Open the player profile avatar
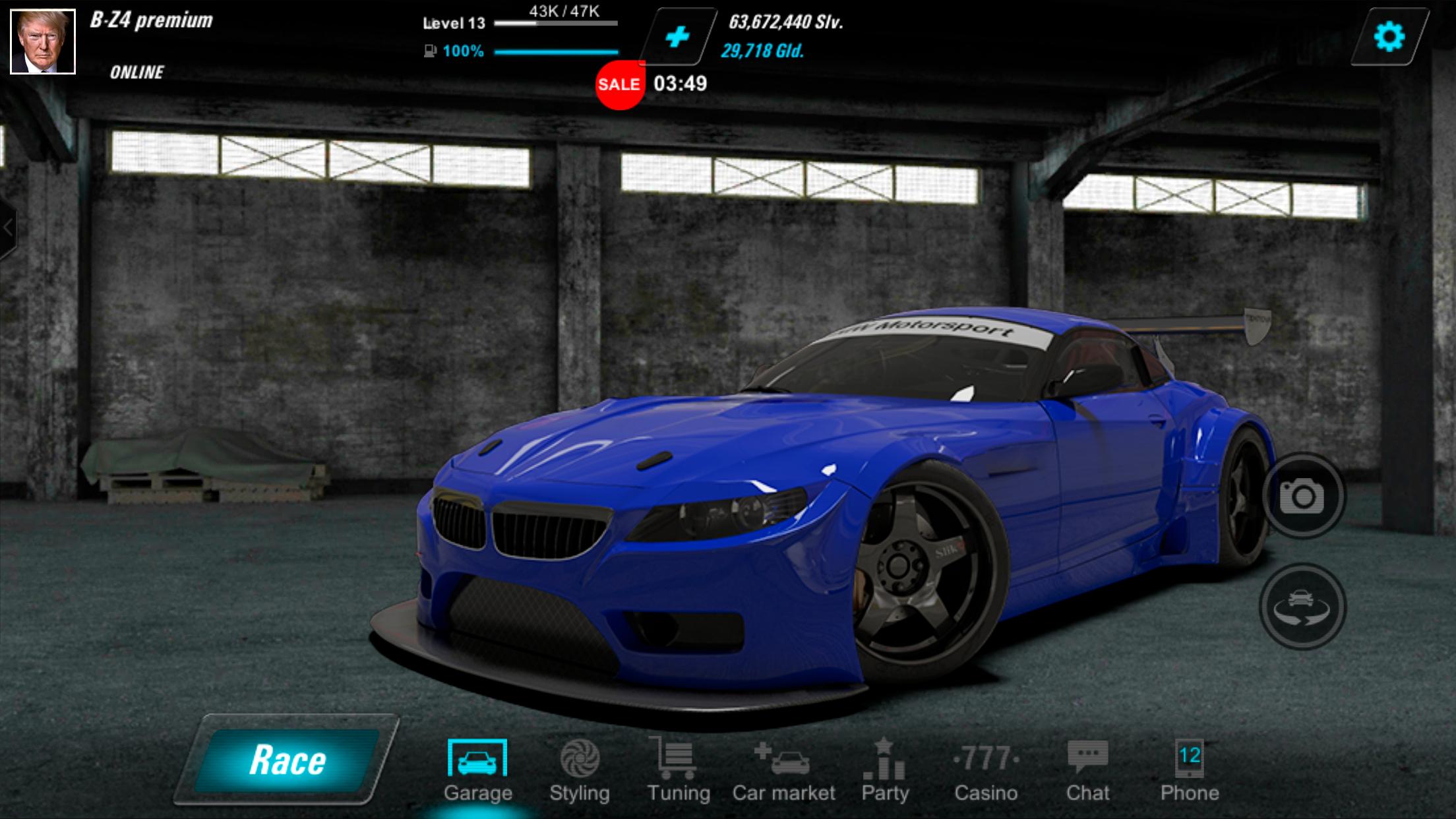Viewport: 1456px width, 819px height. tap(43, 42)
